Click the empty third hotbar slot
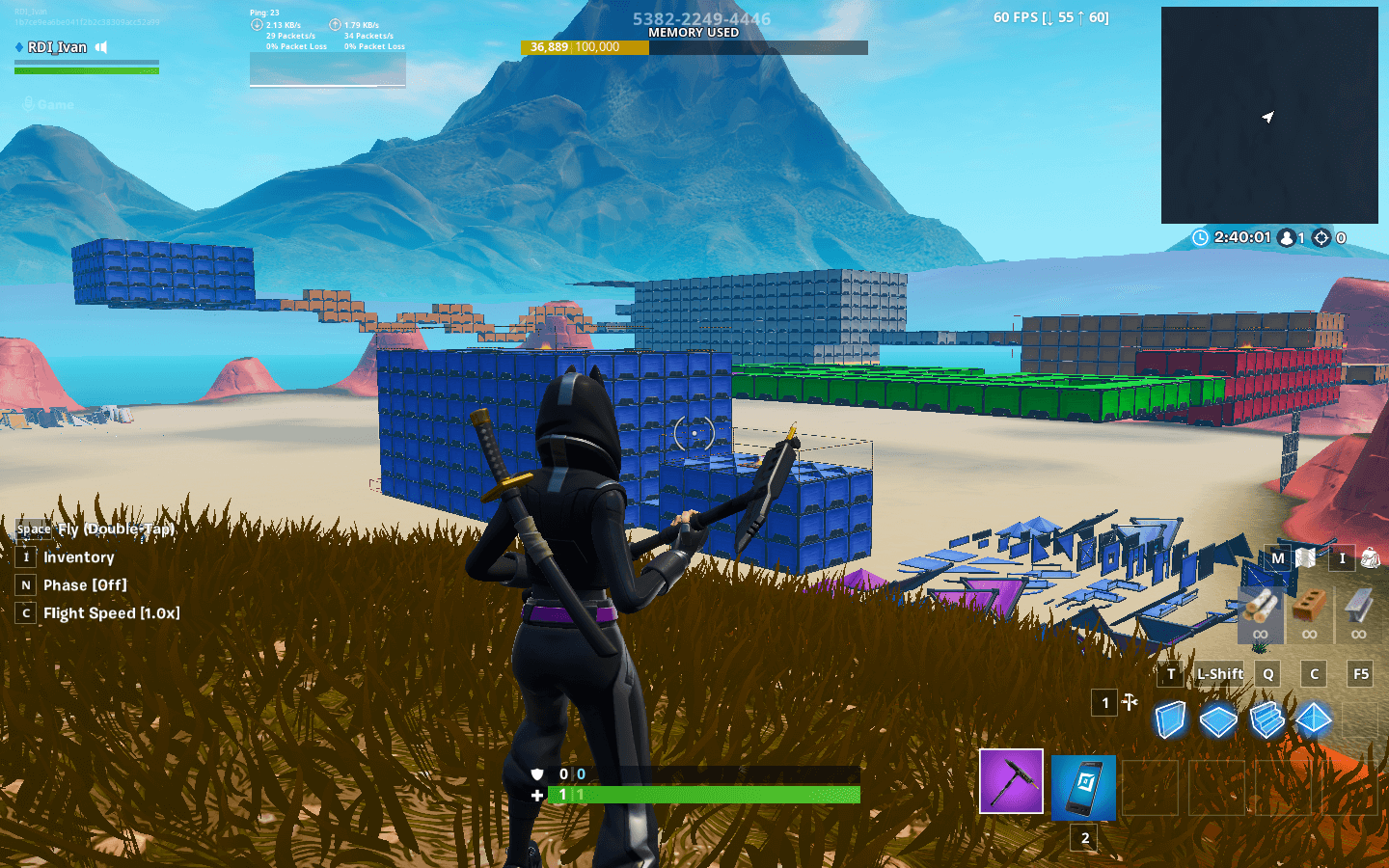Image resolution: width=1389 pixels, height=868 pixels. 1151,787
